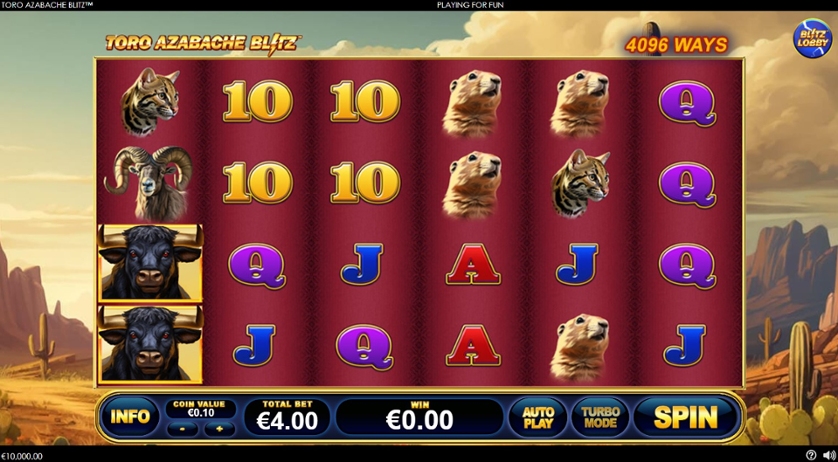Screen dimensions: 838x462
Task: Decrease the coin value
Action: [182, 428]
